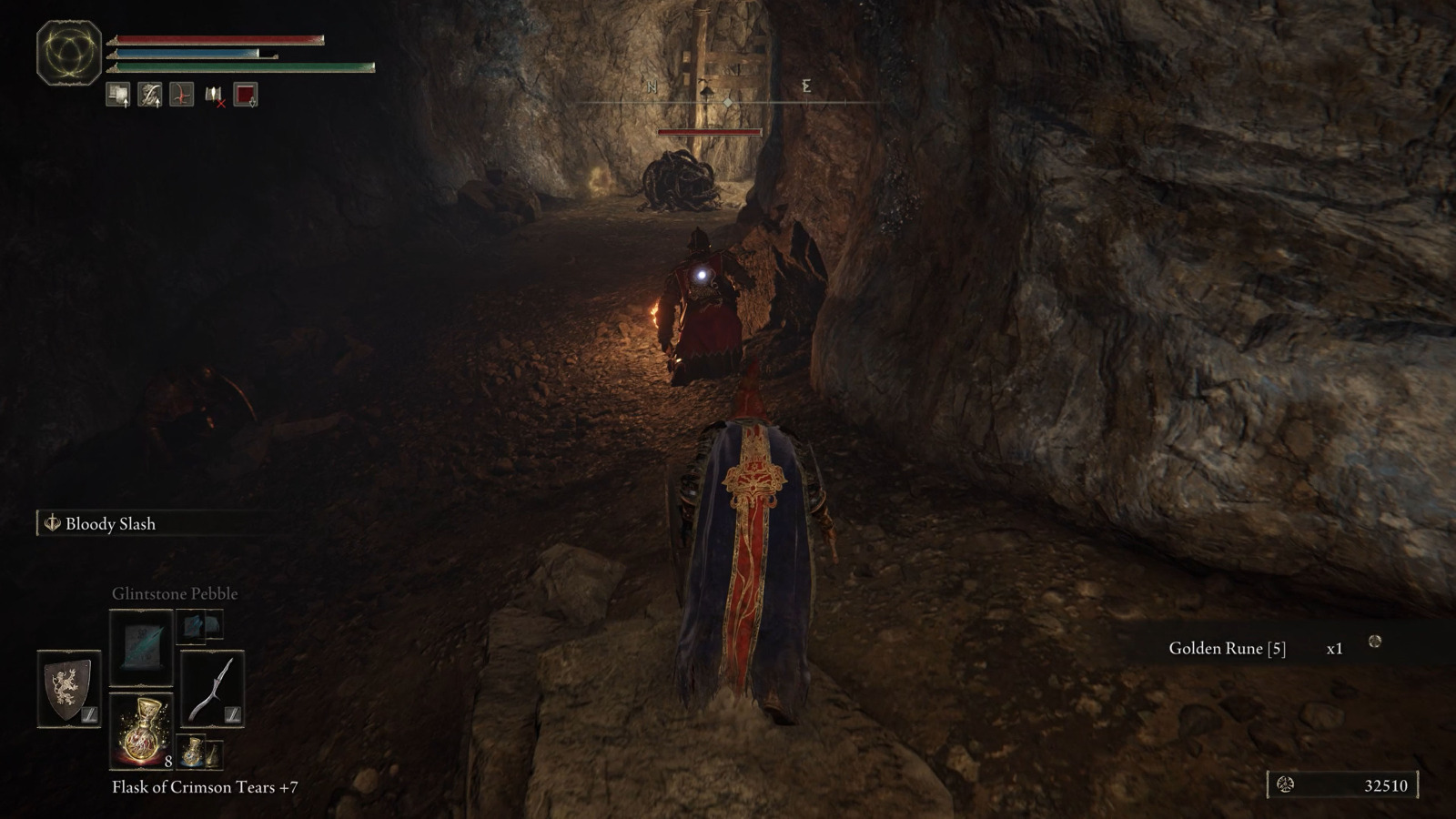This screenshot has width=1456, height=819.
Task: Click the Glintstone Pebble spell icon
Action: [141, 648]
